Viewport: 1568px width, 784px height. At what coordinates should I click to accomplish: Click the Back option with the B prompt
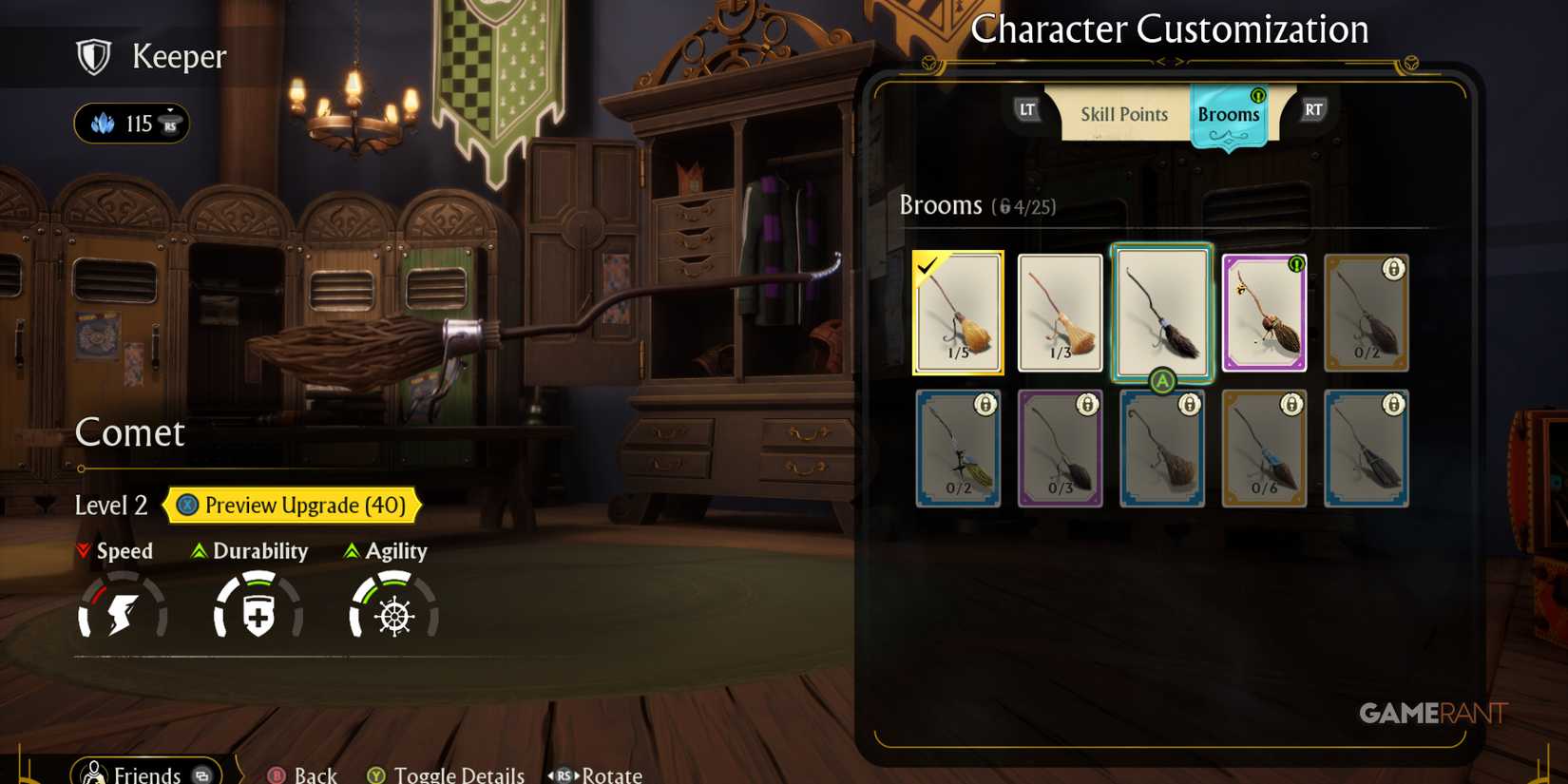point(275,774)
